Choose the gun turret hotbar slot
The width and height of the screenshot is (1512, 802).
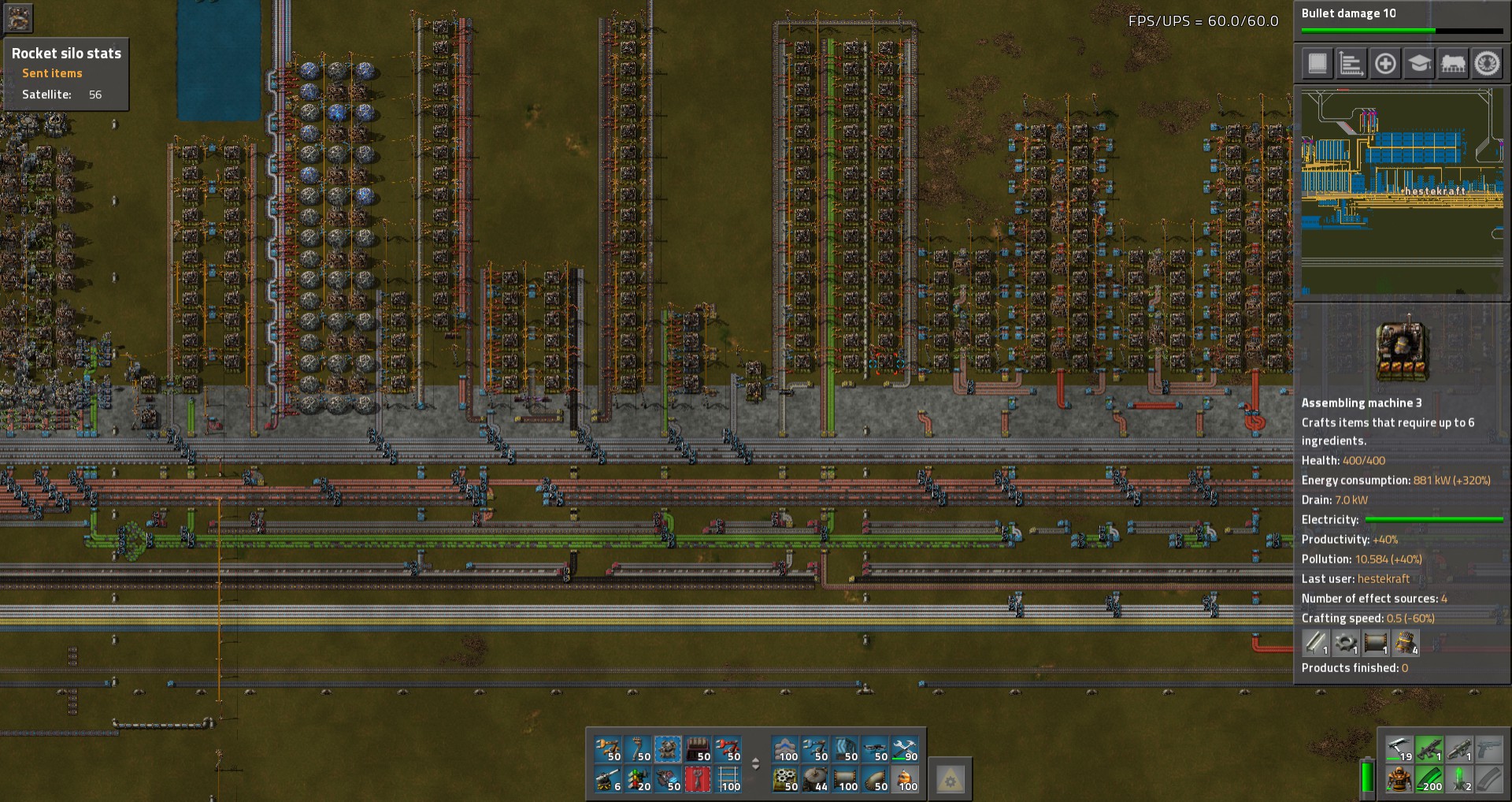[608, 779]
